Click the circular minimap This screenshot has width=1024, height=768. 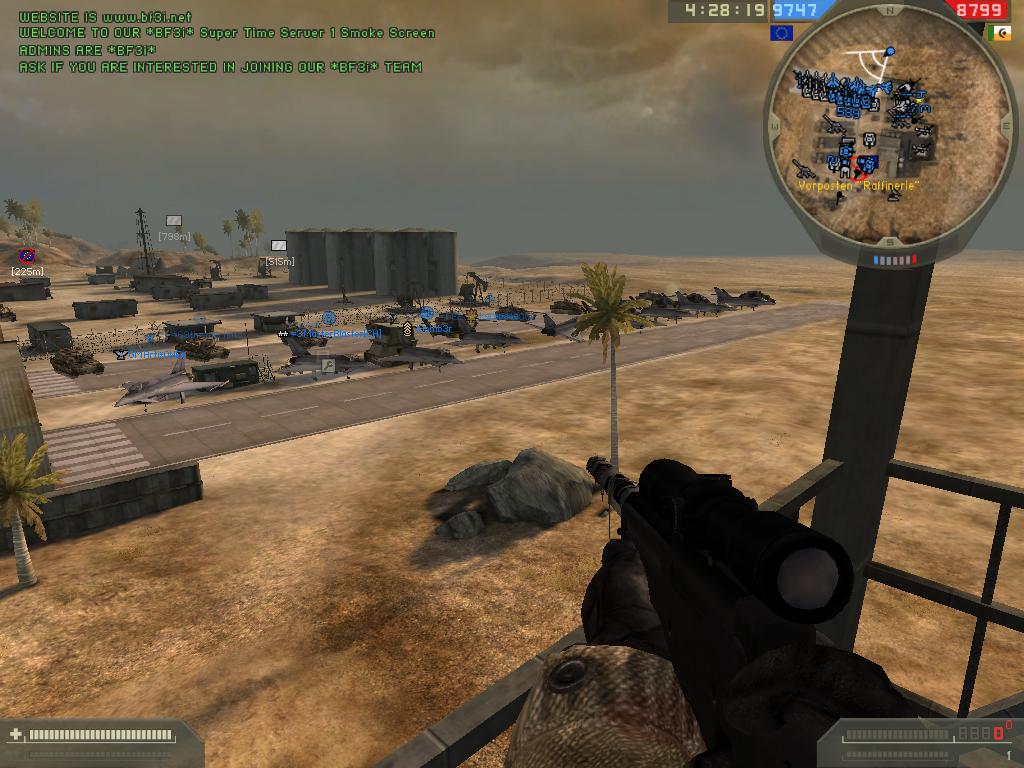[x=888, y=127]
